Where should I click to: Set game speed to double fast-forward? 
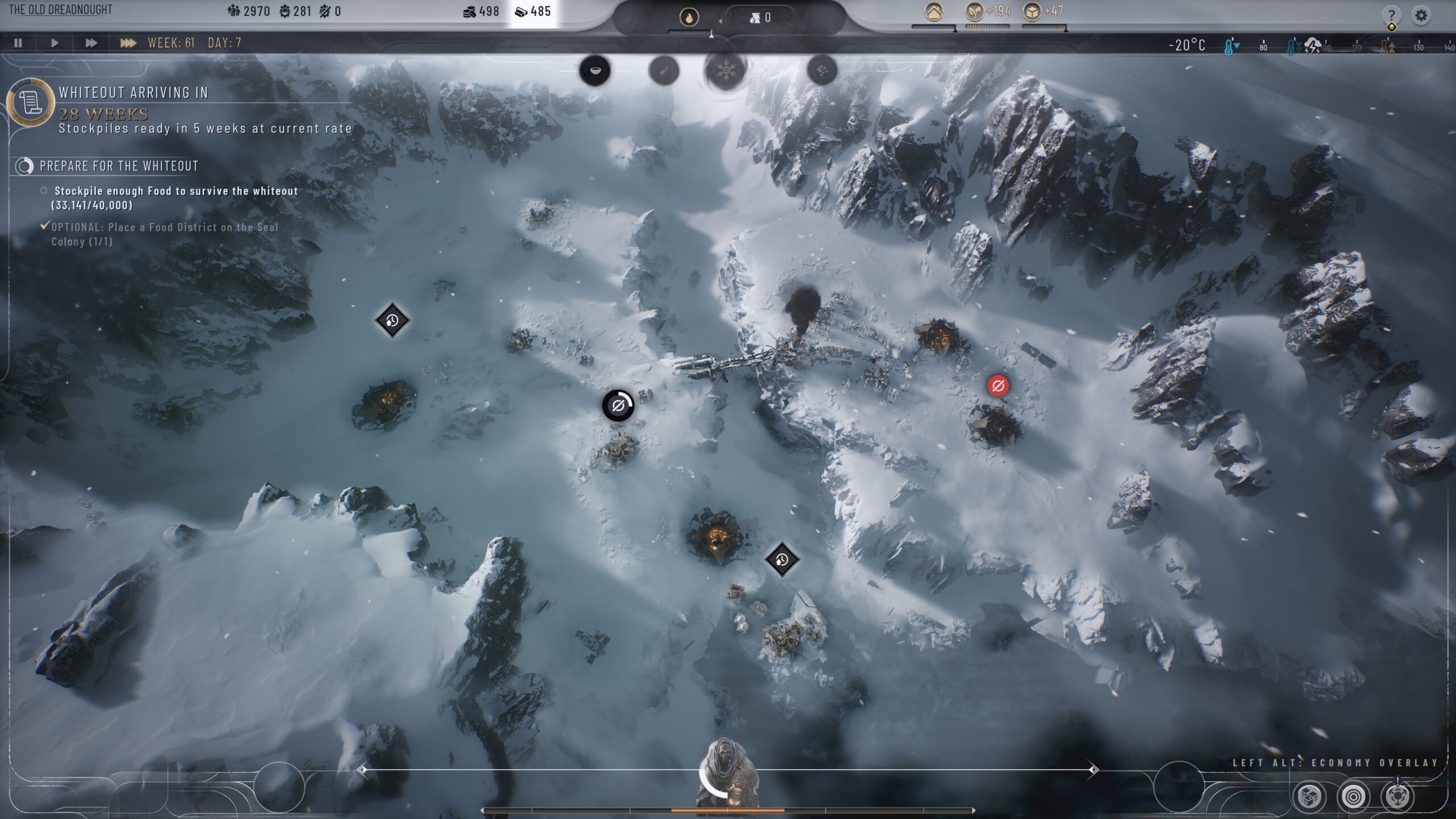click(x=91, y=43)
